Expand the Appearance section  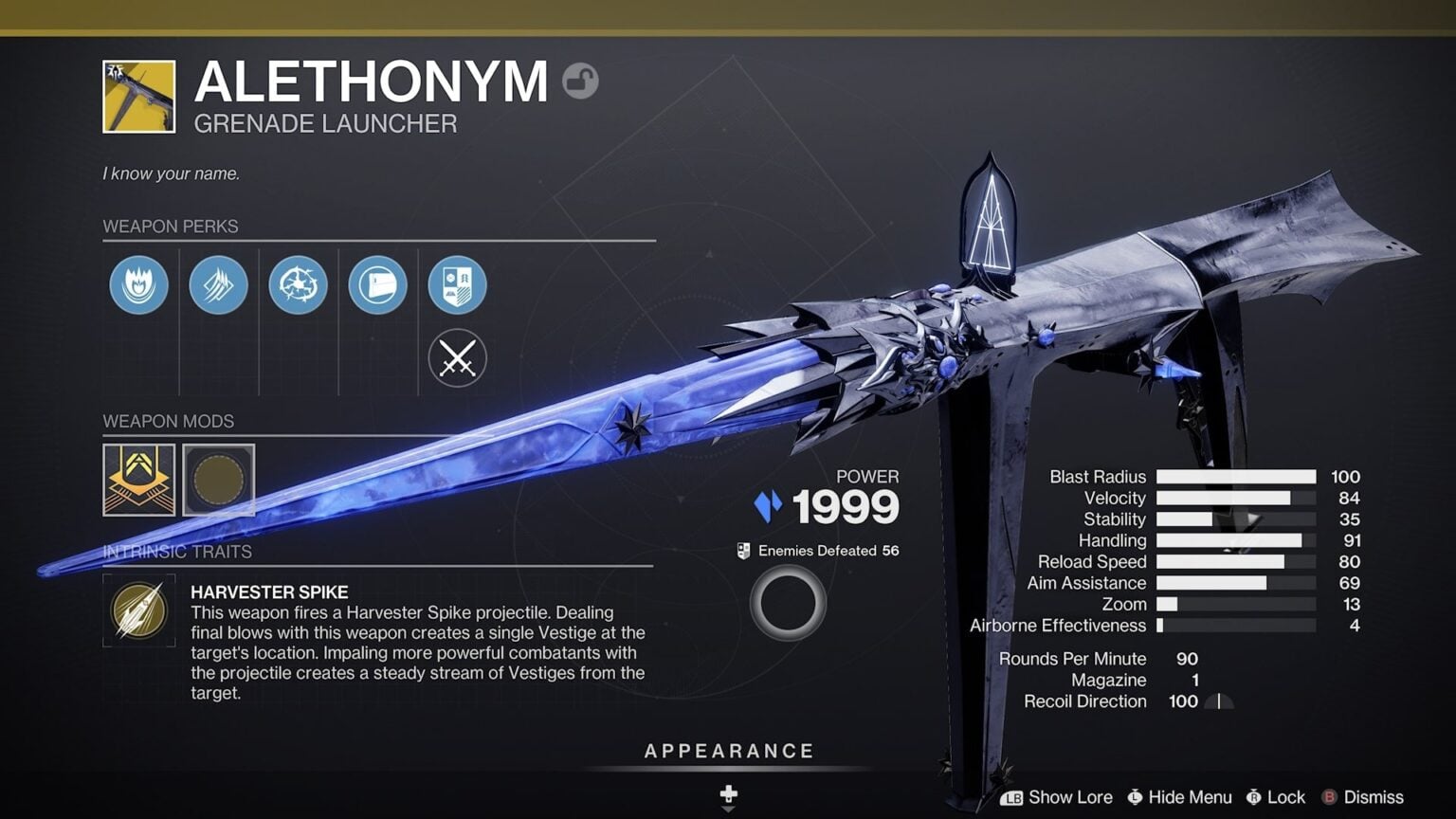coord(728,751)
